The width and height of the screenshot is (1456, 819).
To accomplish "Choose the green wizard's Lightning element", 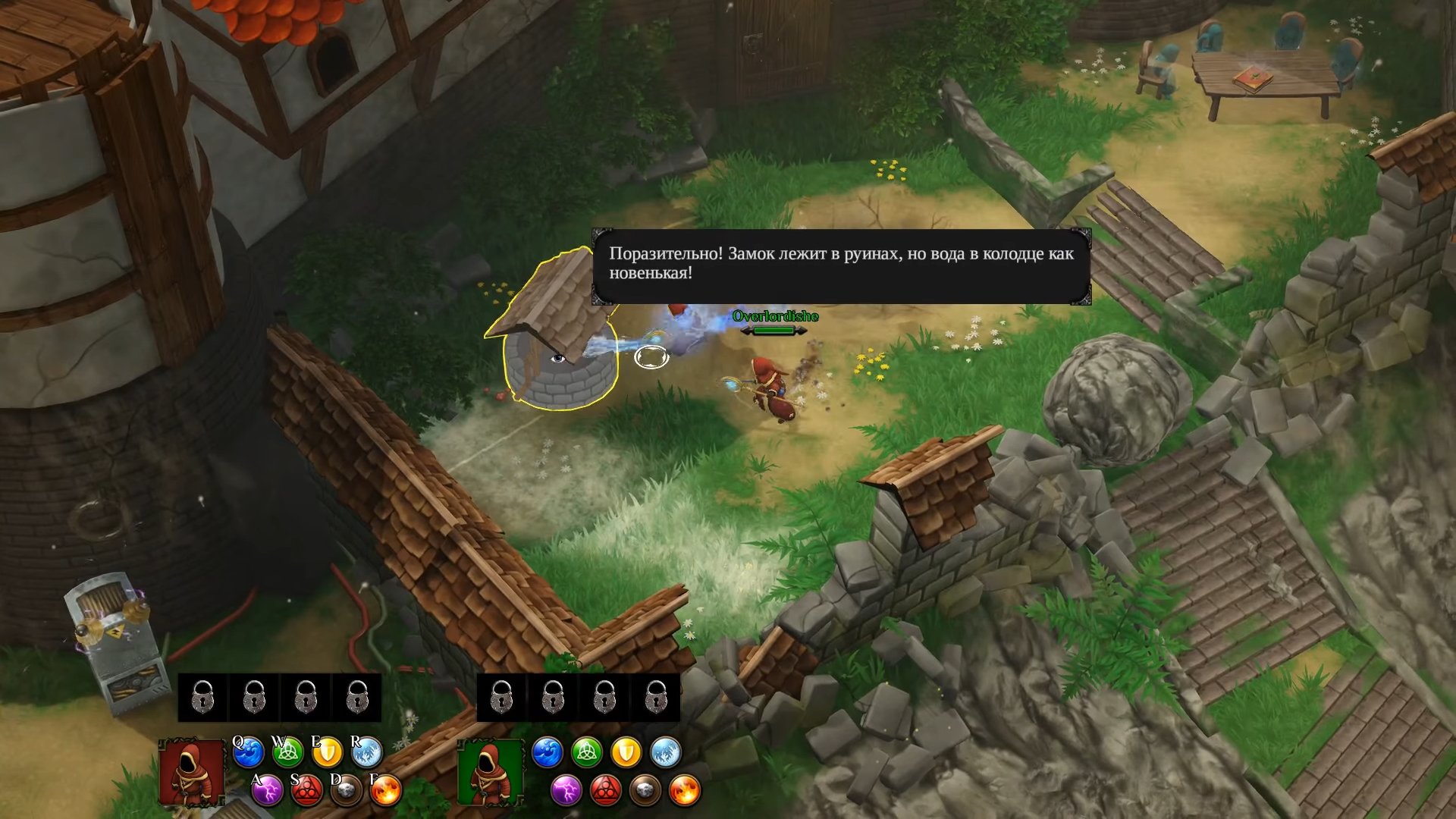I will [x=566, y=792].
